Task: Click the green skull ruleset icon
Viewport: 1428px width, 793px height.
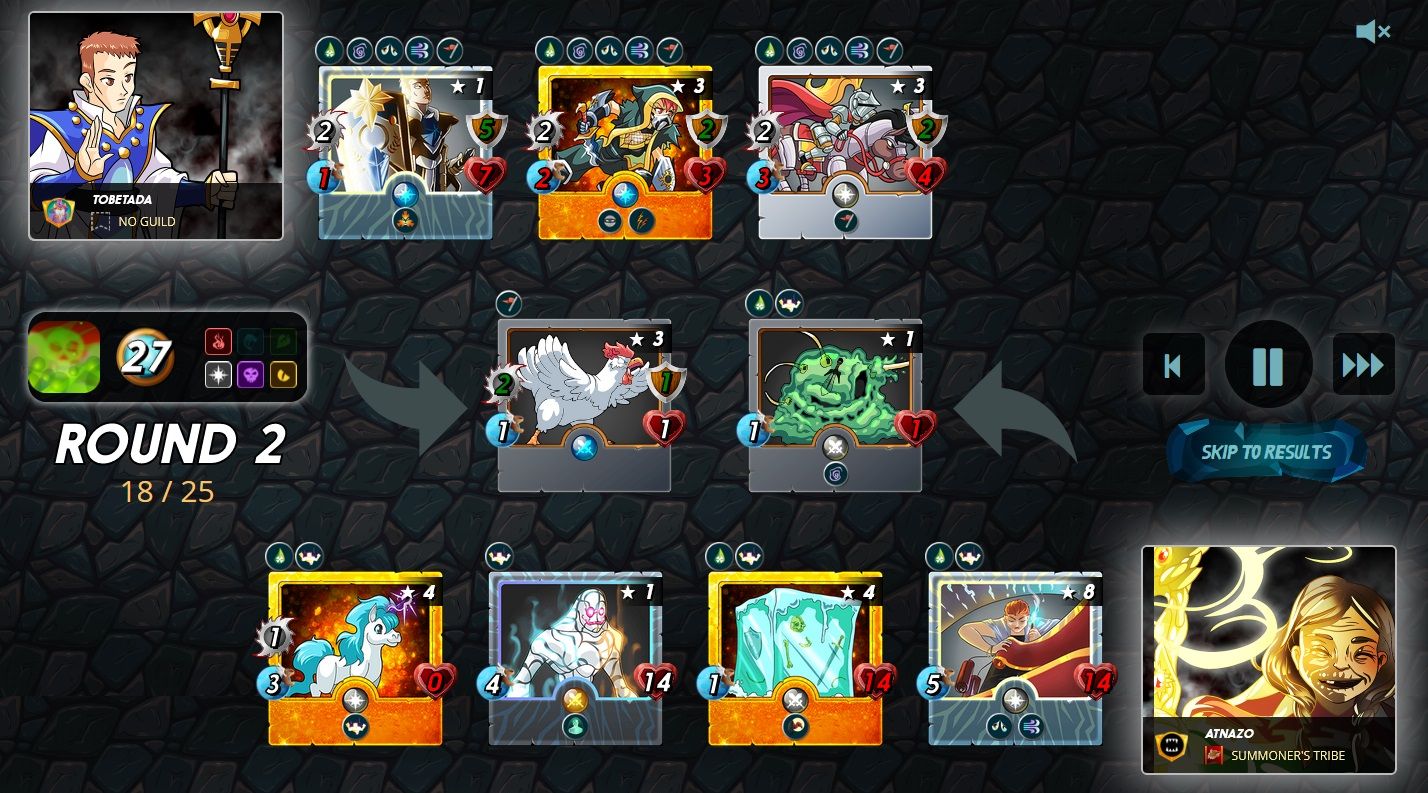Action: pos(64,357)
